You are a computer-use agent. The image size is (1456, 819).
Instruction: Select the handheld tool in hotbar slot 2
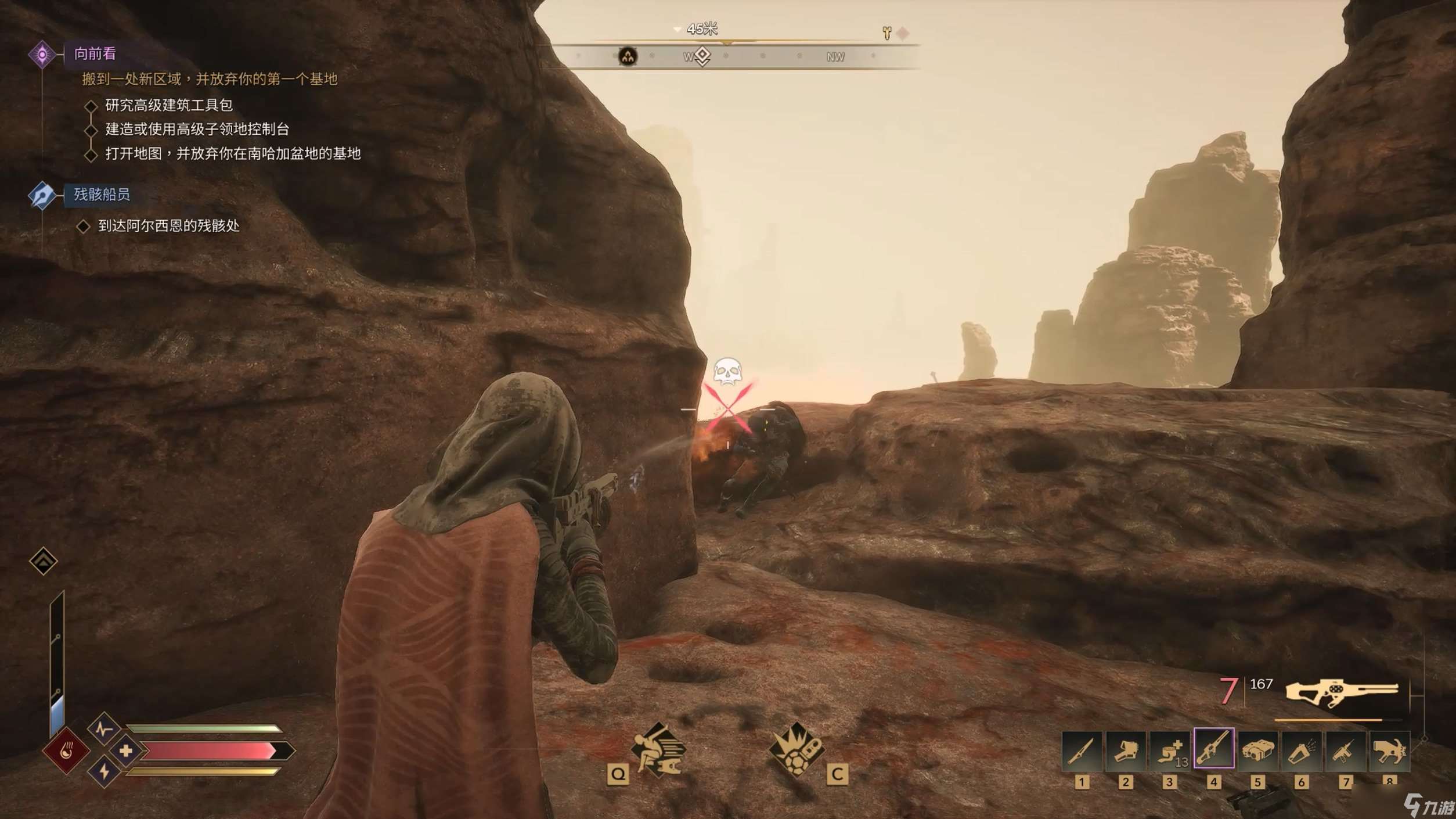coord(1125,750)
